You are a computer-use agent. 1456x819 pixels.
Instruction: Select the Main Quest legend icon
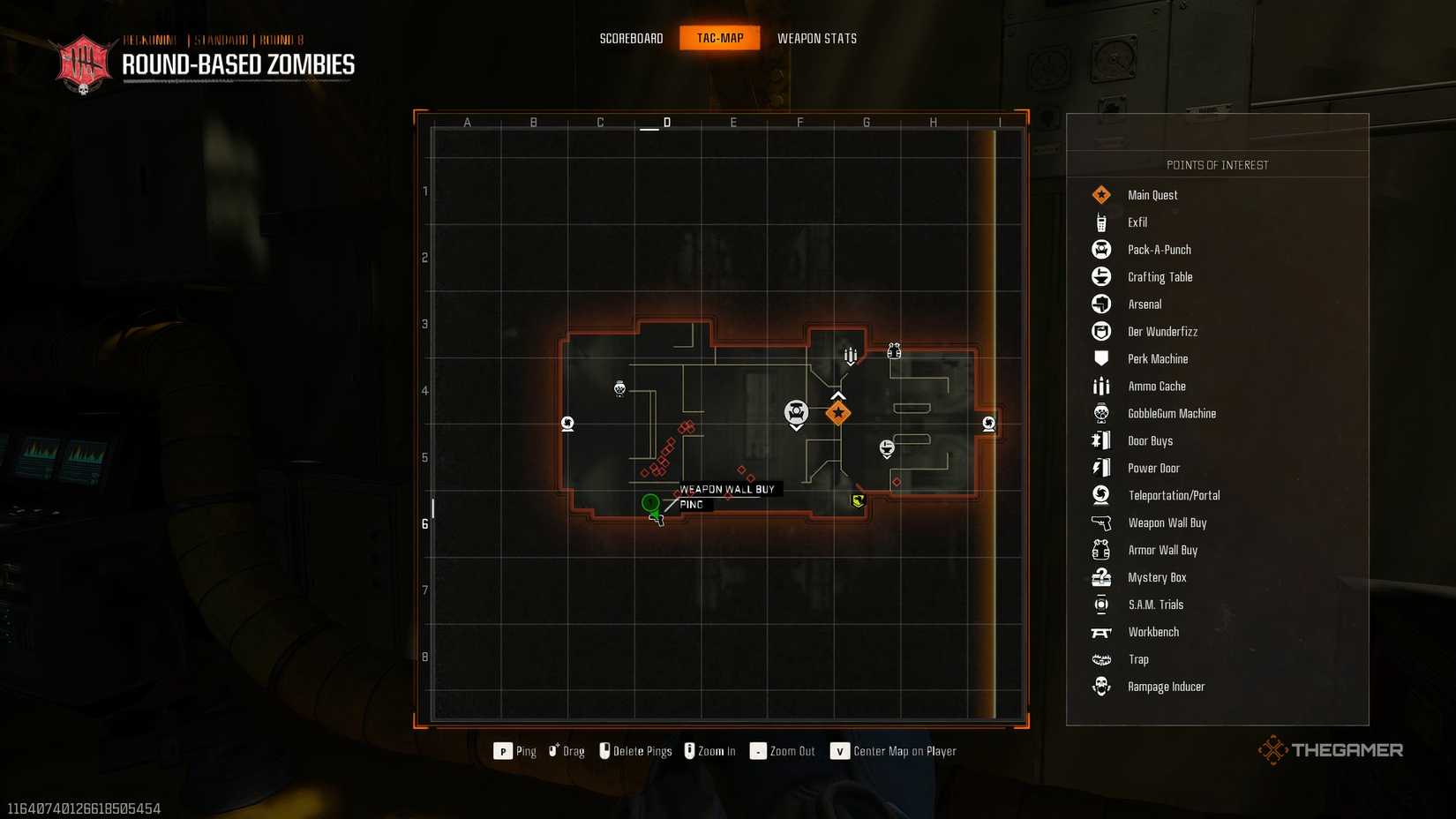(x=1101, y=194)
